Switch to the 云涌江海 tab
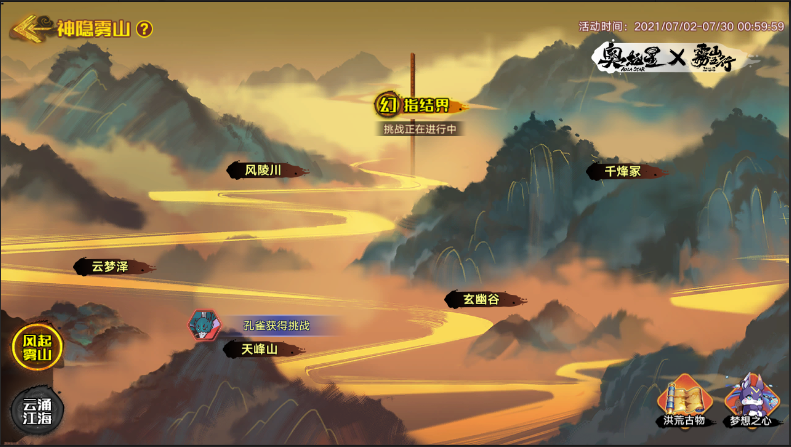This screenshot has width=791, height=447. 36,410
